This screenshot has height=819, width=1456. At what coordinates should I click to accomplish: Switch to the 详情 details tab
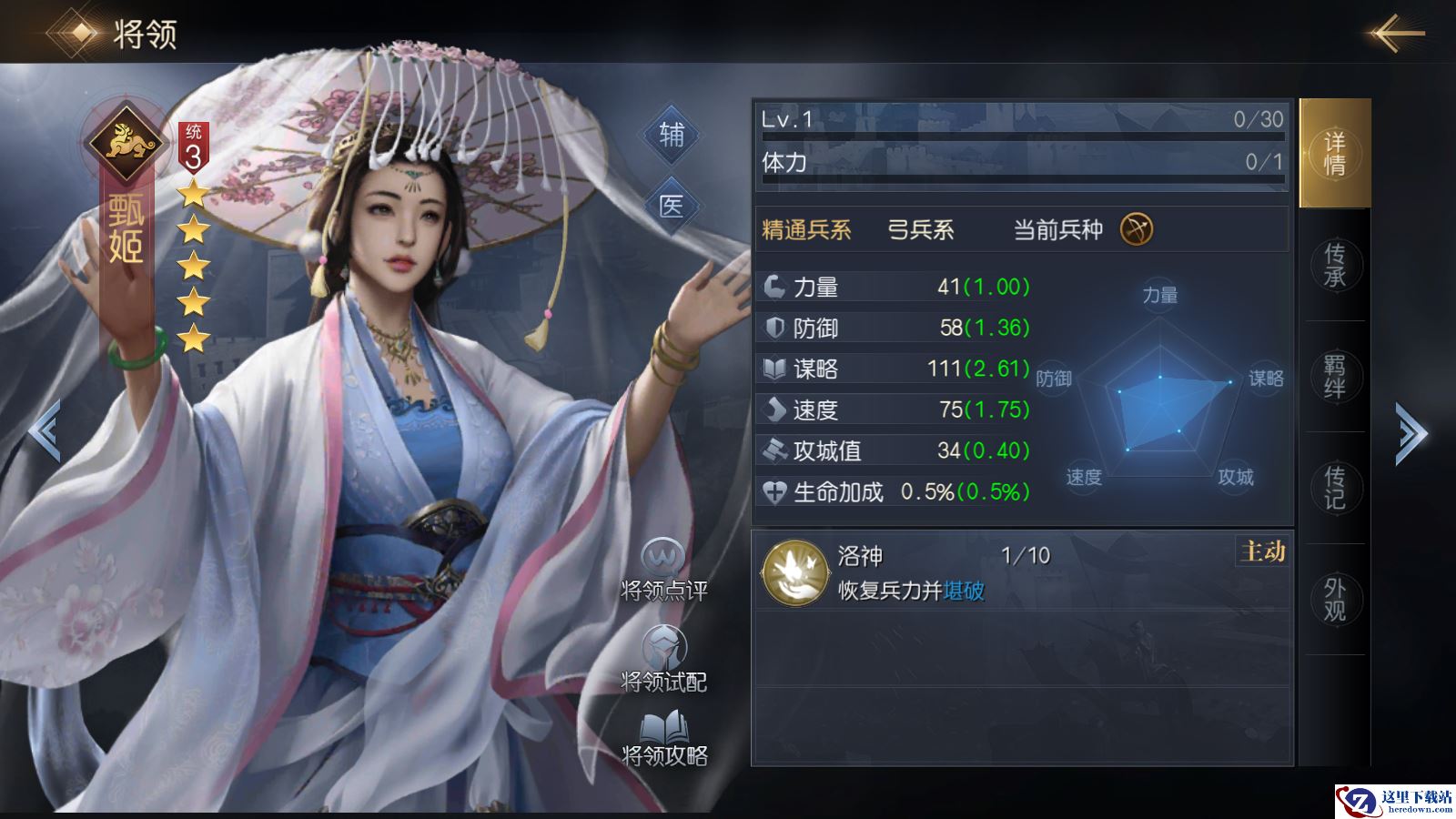click(x=1334, y=153)
